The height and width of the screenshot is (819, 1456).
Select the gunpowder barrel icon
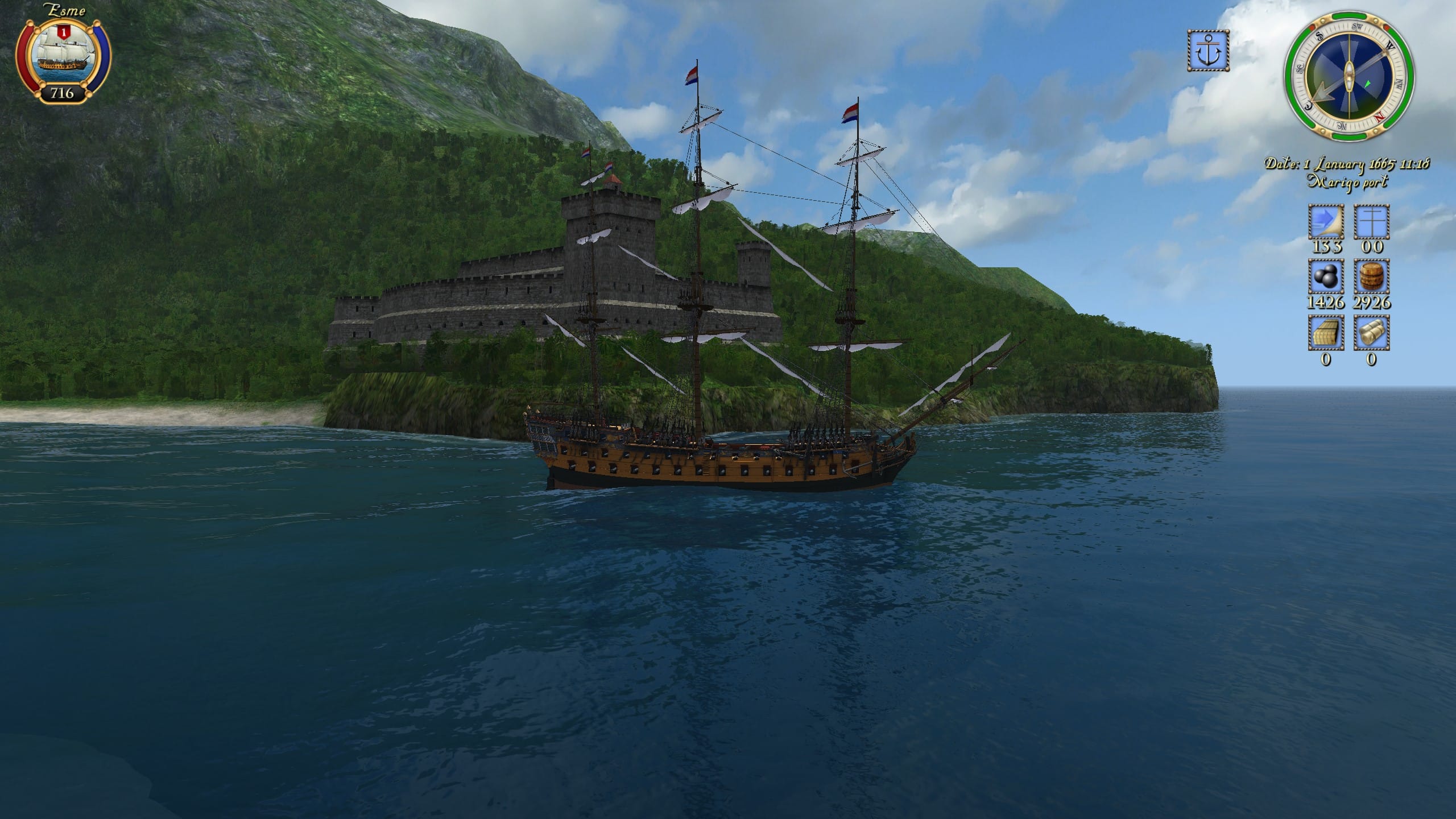(1371, 277)
